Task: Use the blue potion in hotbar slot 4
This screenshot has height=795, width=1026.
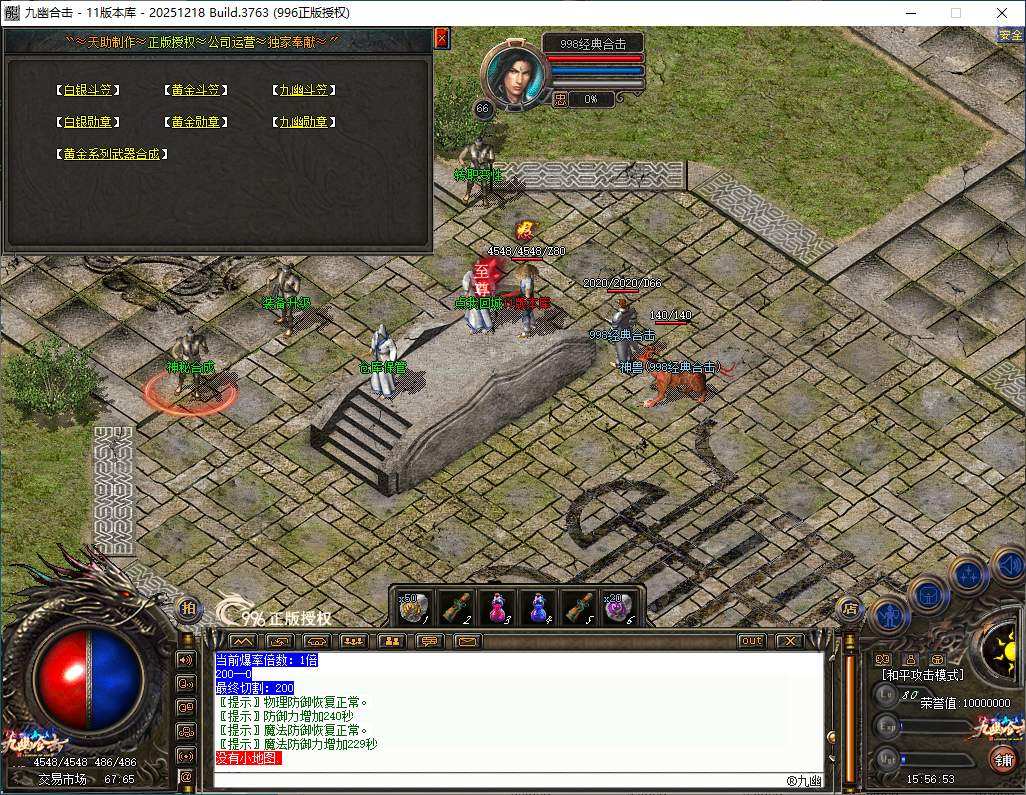Action: (x=537, y=606)
